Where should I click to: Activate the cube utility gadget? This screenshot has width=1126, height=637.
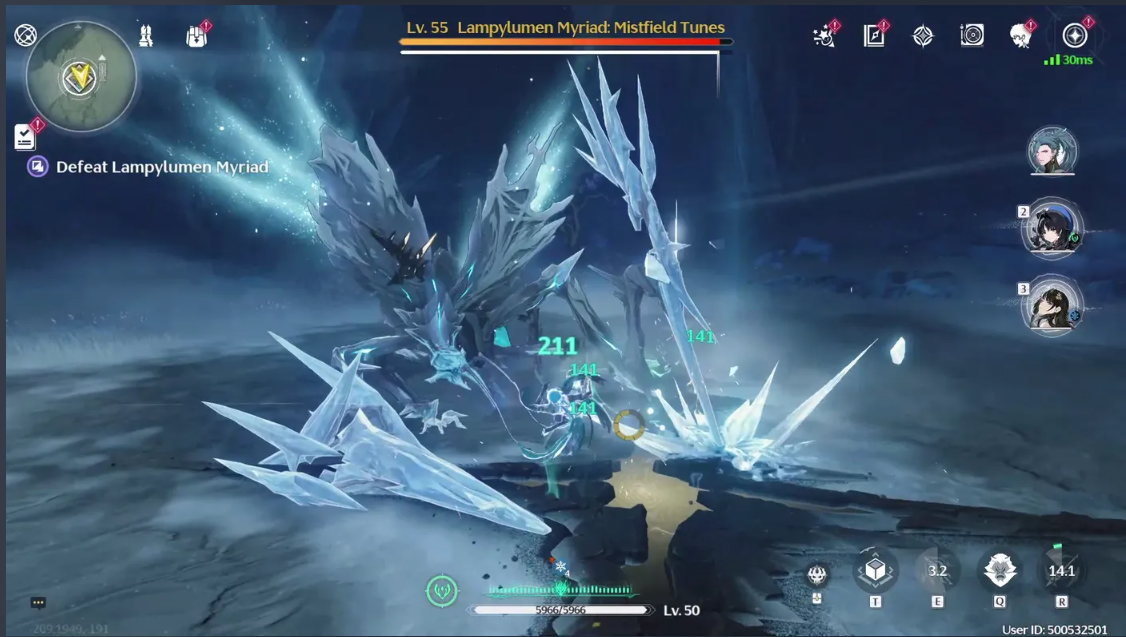pyautogui.click(x=875, y=570)
